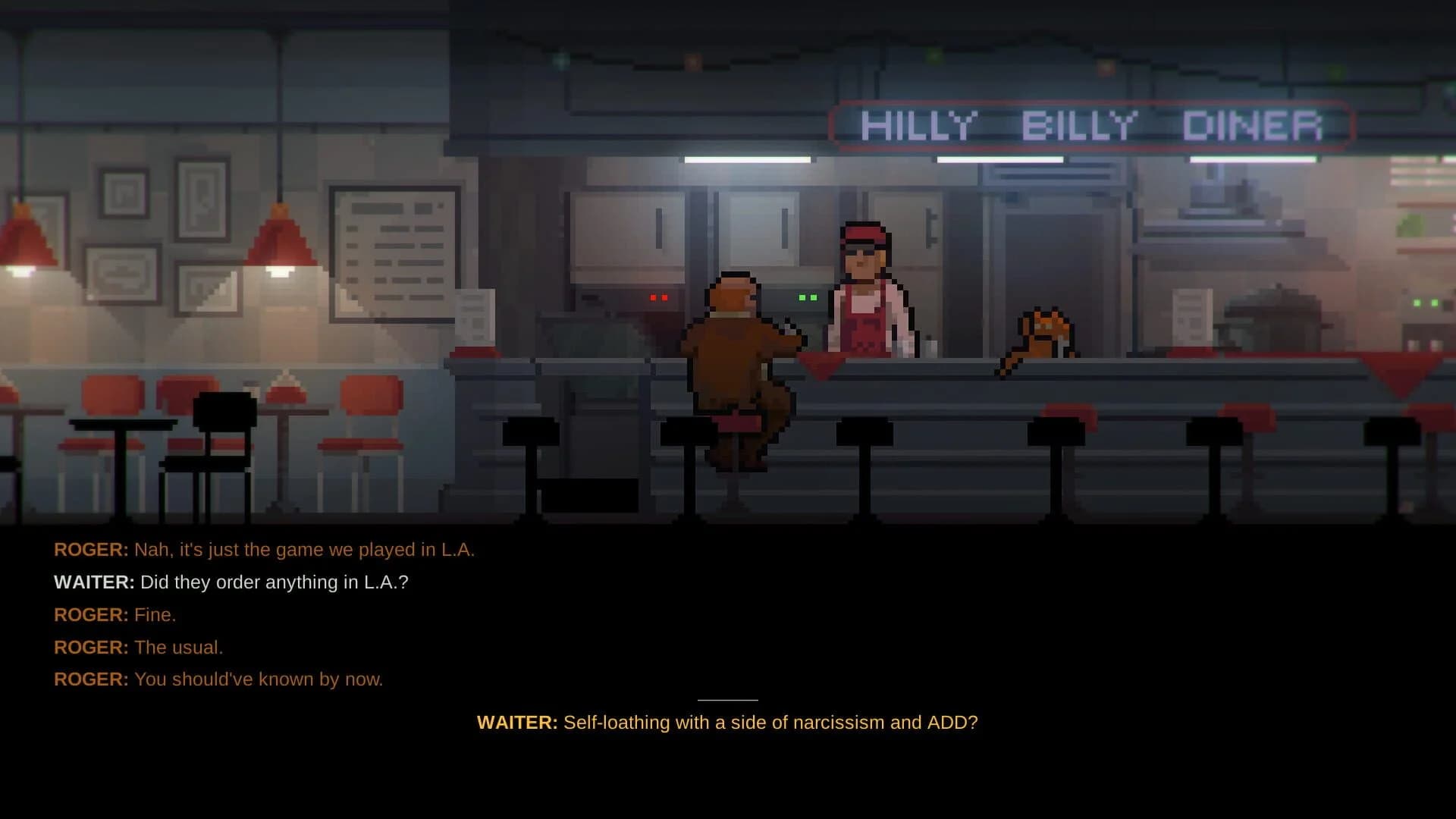1456x819 pixels.
Task: Choose the reply 'Self-loathing with a side of narcissism'
Action: pos(726,723)
